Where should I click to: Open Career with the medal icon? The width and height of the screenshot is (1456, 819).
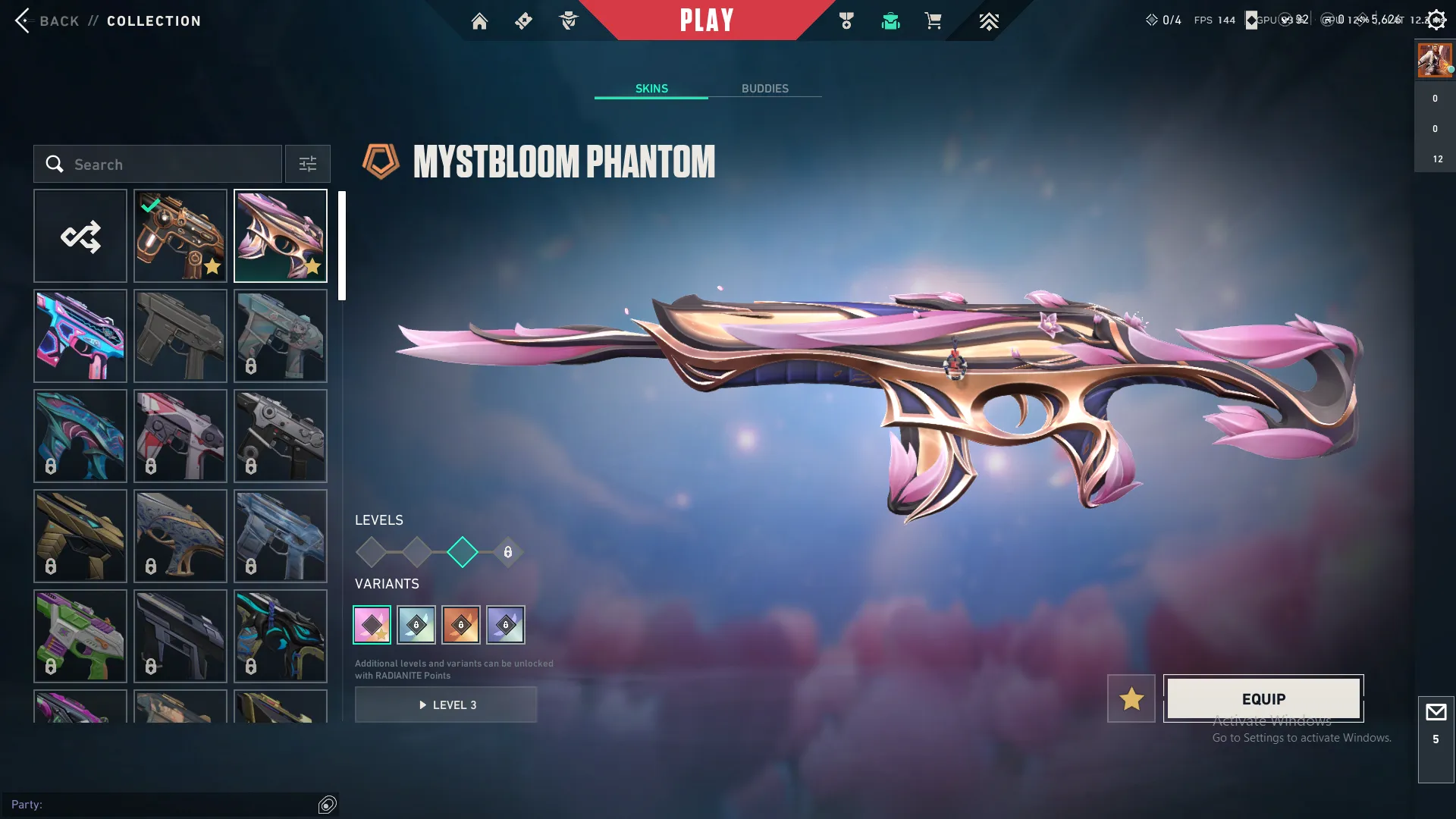pos(847,21)
